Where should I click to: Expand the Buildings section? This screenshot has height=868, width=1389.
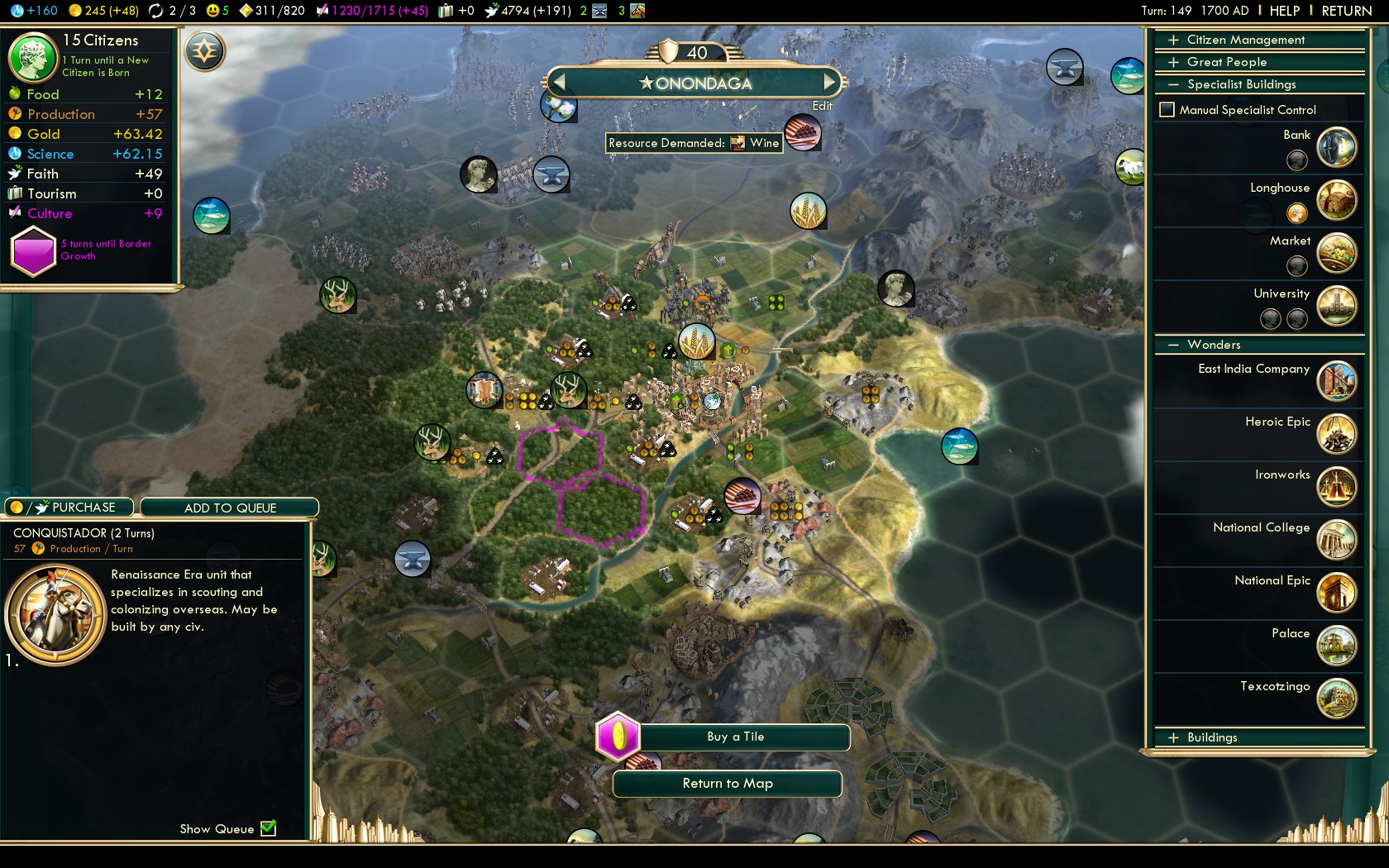1211,737
